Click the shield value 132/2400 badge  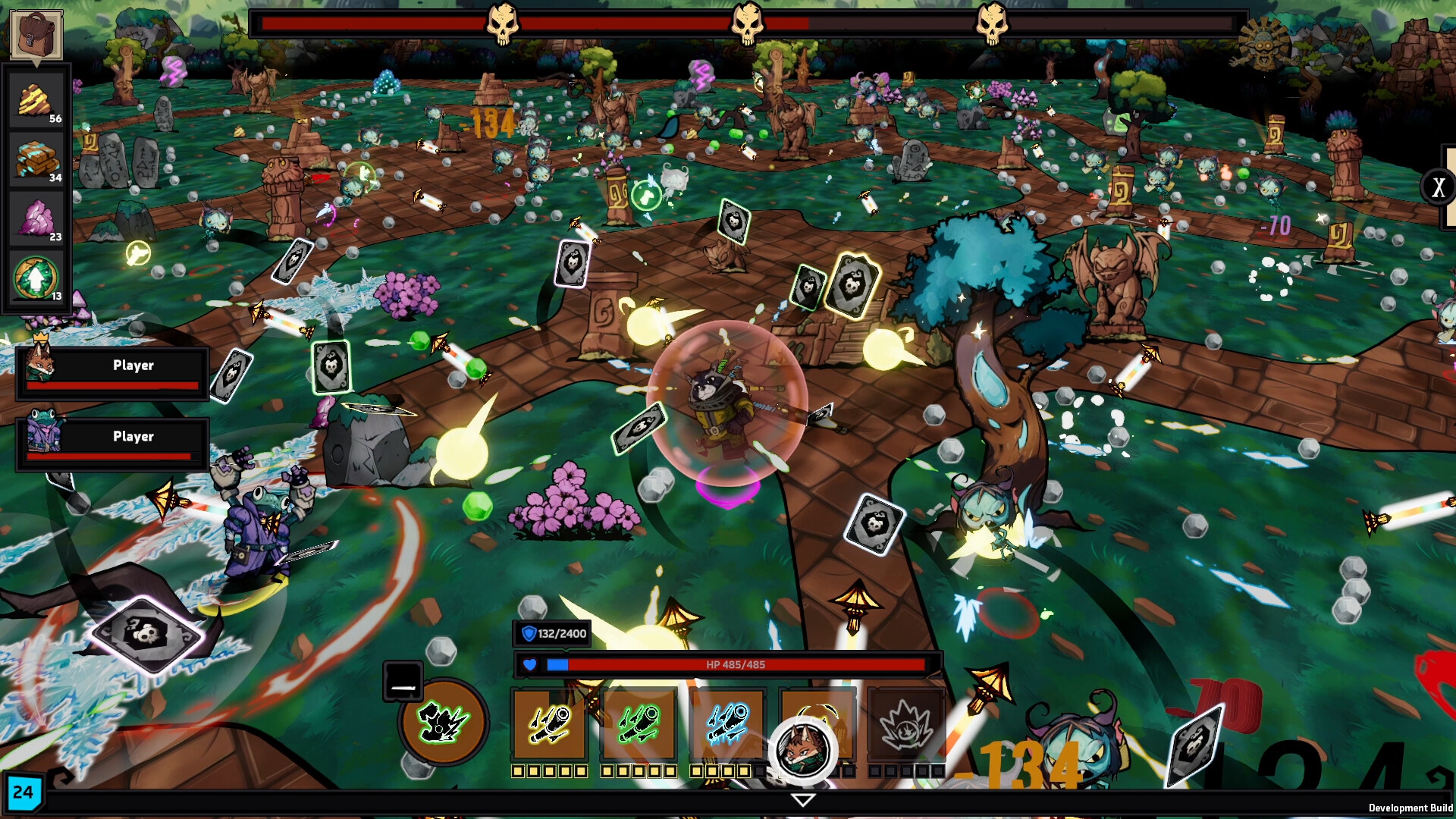tap(552, 634)
